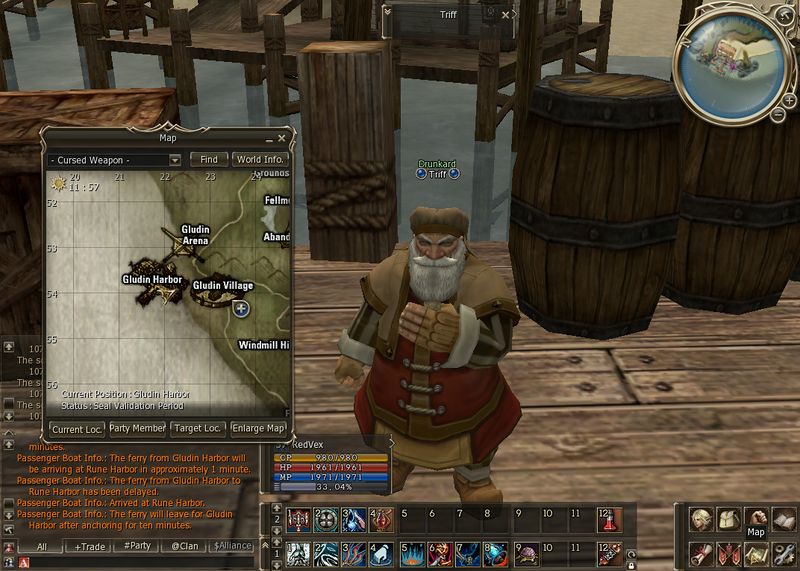Minimize the Map window
The image size is (800, 571).
point(269,138)
